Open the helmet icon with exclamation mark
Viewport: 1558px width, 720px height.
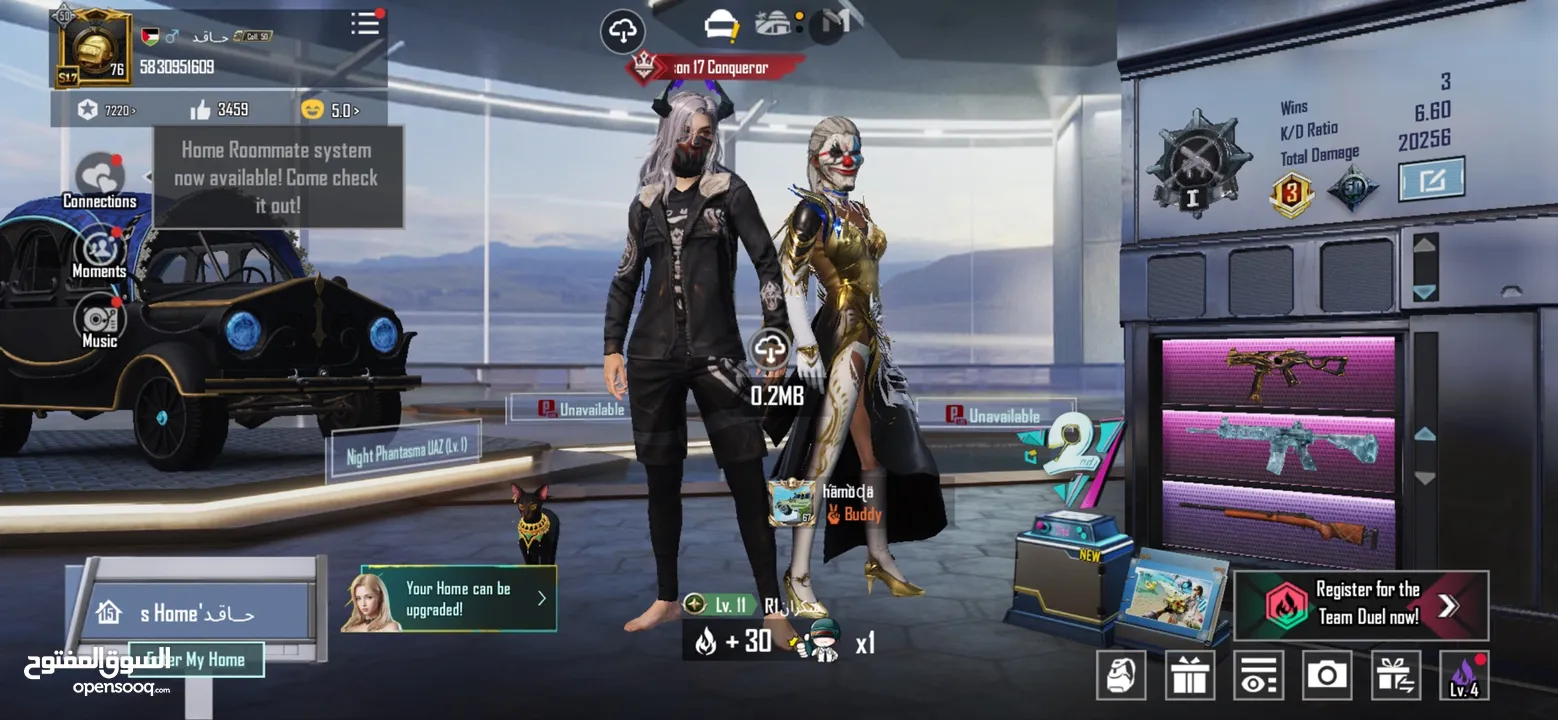[x=721, y=25]
